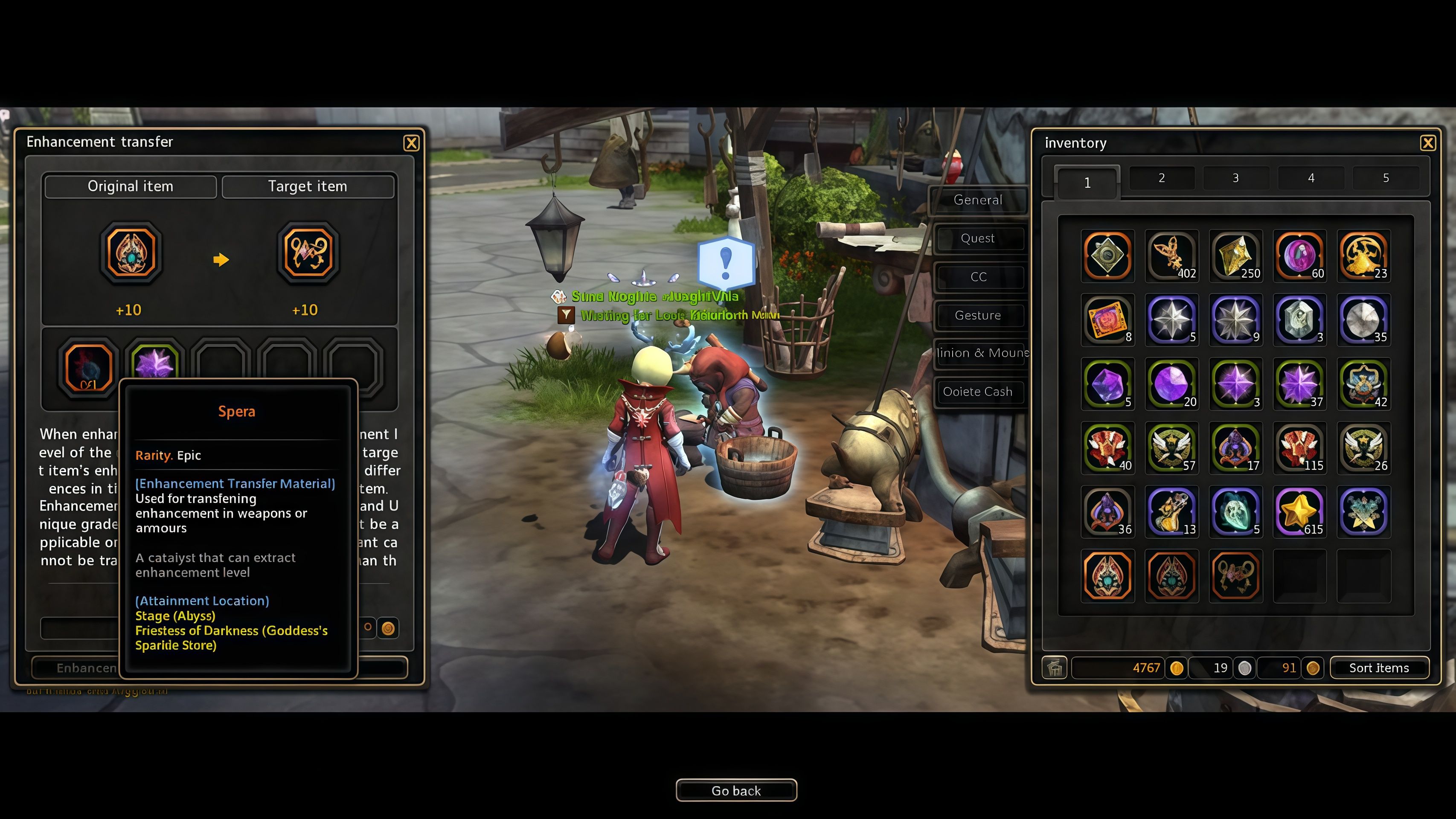
Task: Select the yellow crystal stack of 250
Action: (1235, 256)
